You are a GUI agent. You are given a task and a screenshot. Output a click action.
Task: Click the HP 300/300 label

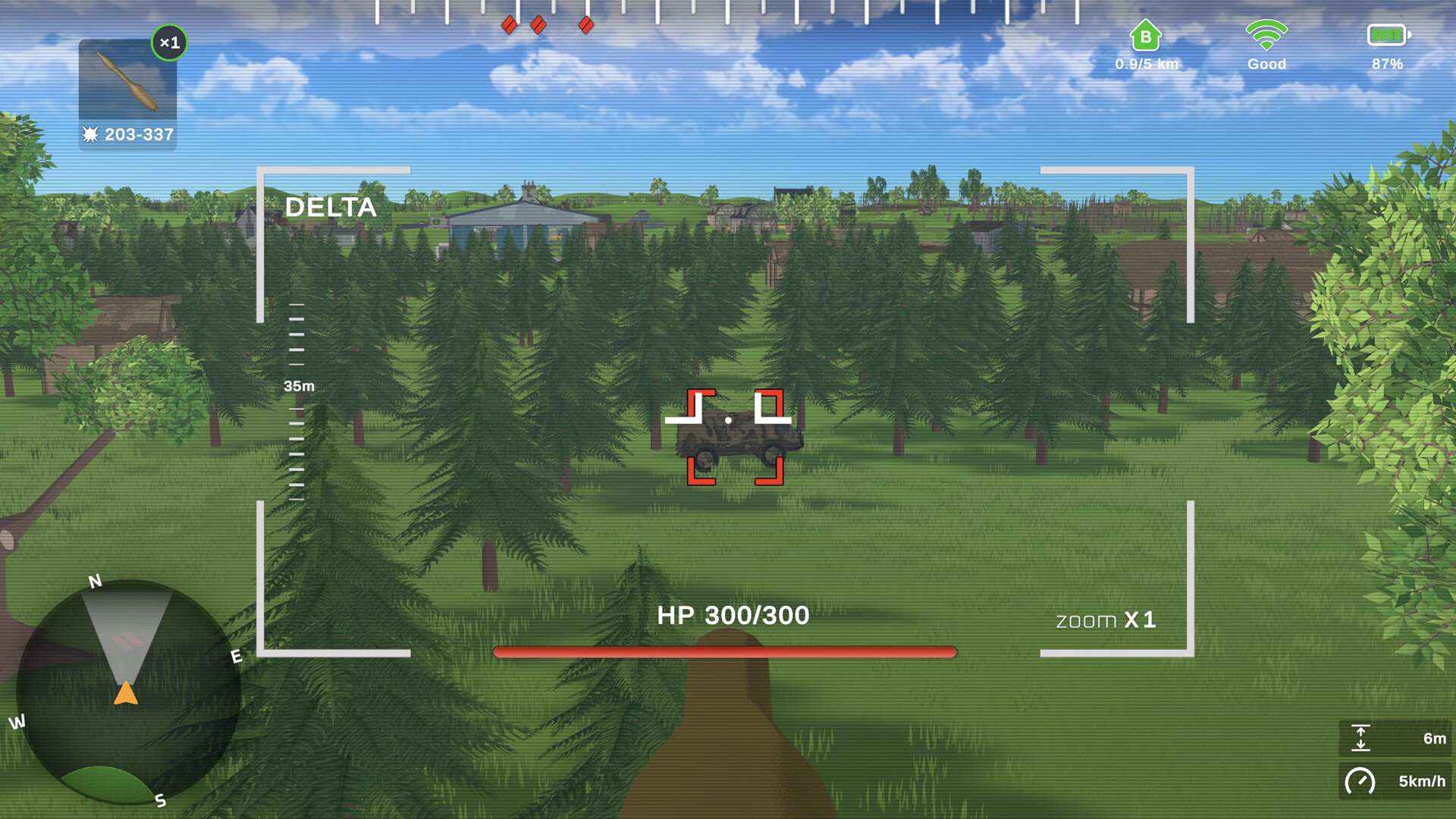(x=733, y=616)
